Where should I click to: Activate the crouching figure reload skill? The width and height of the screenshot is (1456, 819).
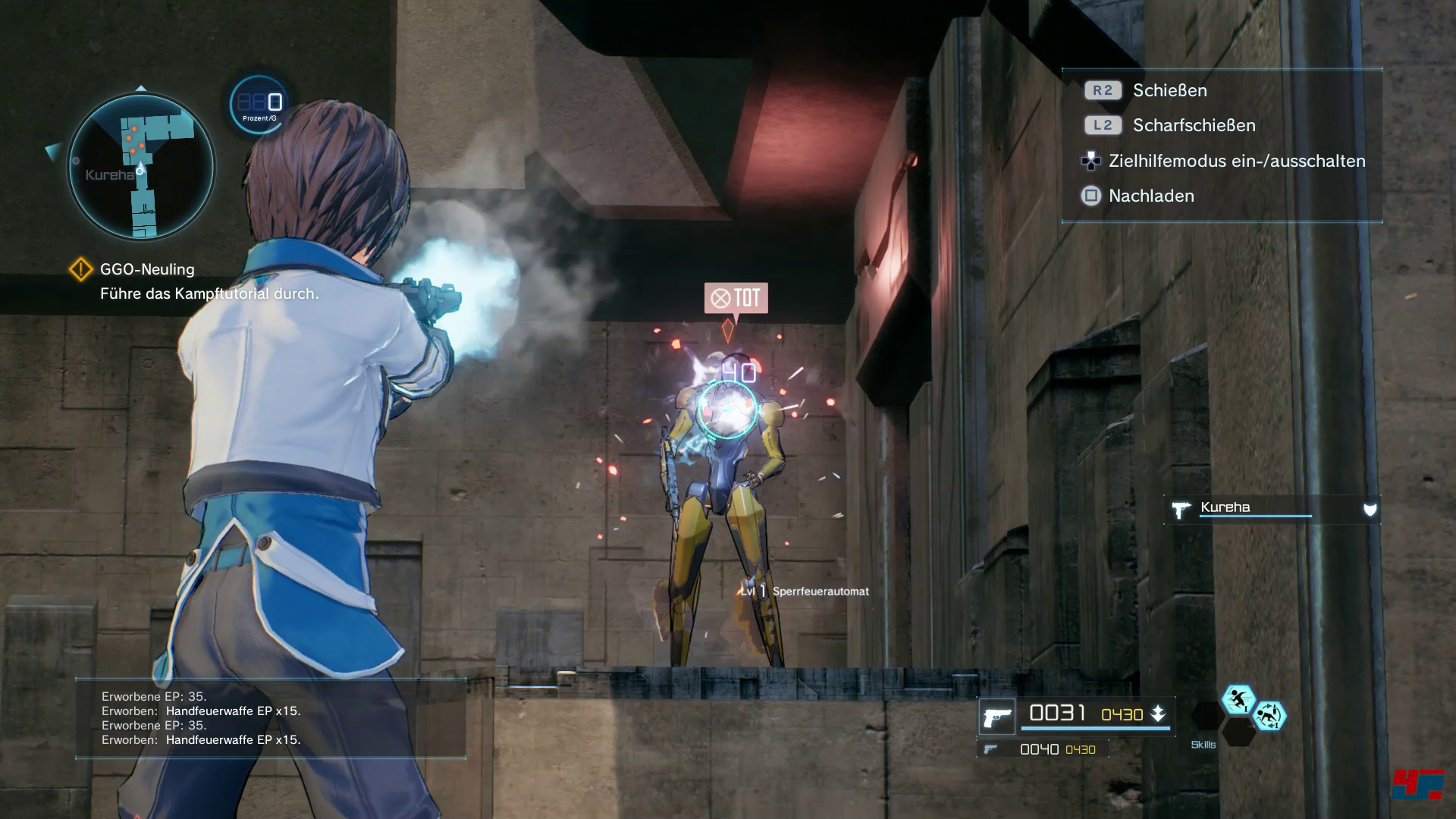pyautogui.click(x=1269, y=715)
